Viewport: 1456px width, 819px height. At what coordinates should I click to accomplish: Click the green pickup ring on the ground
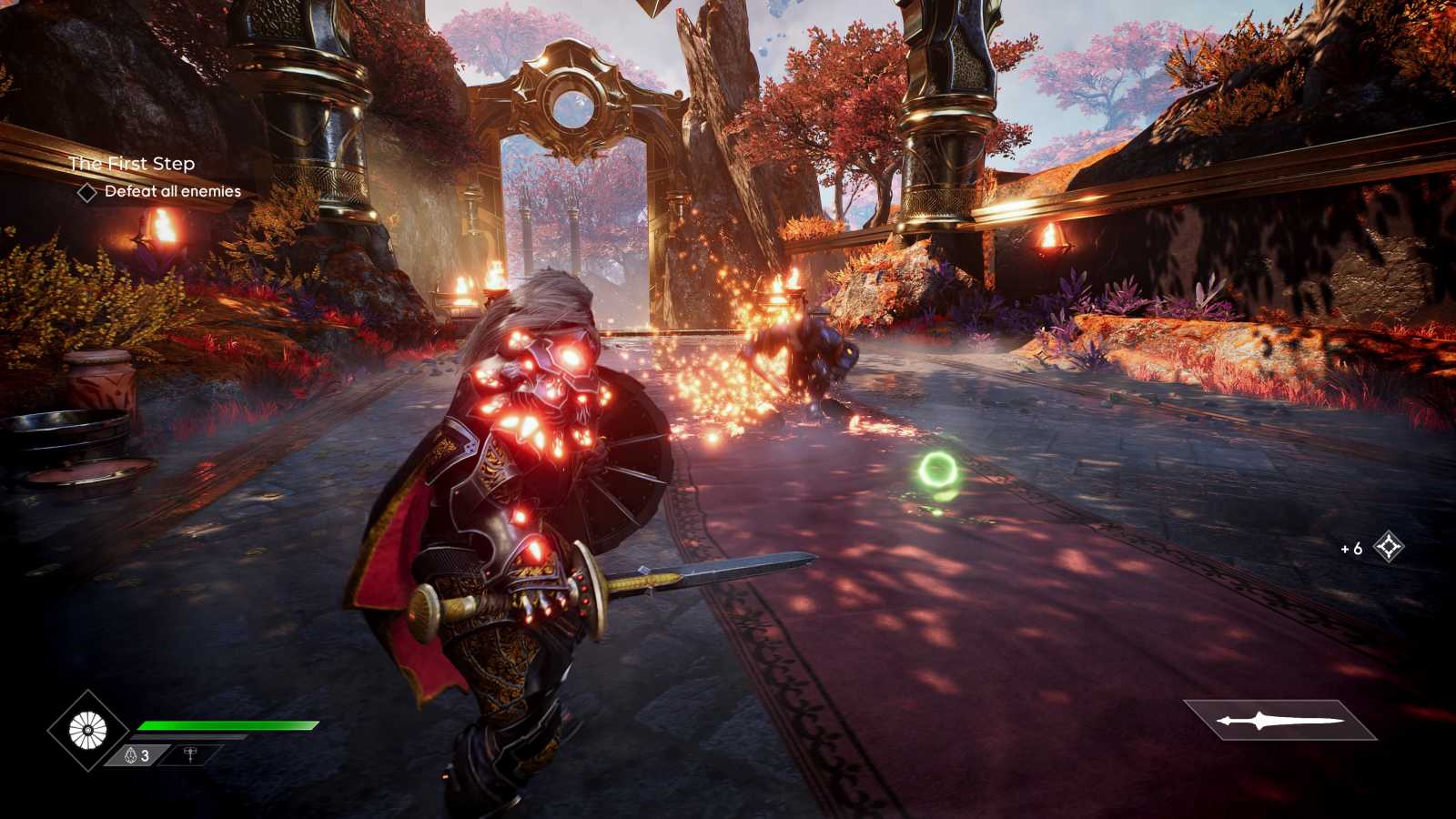pos(939,470)
